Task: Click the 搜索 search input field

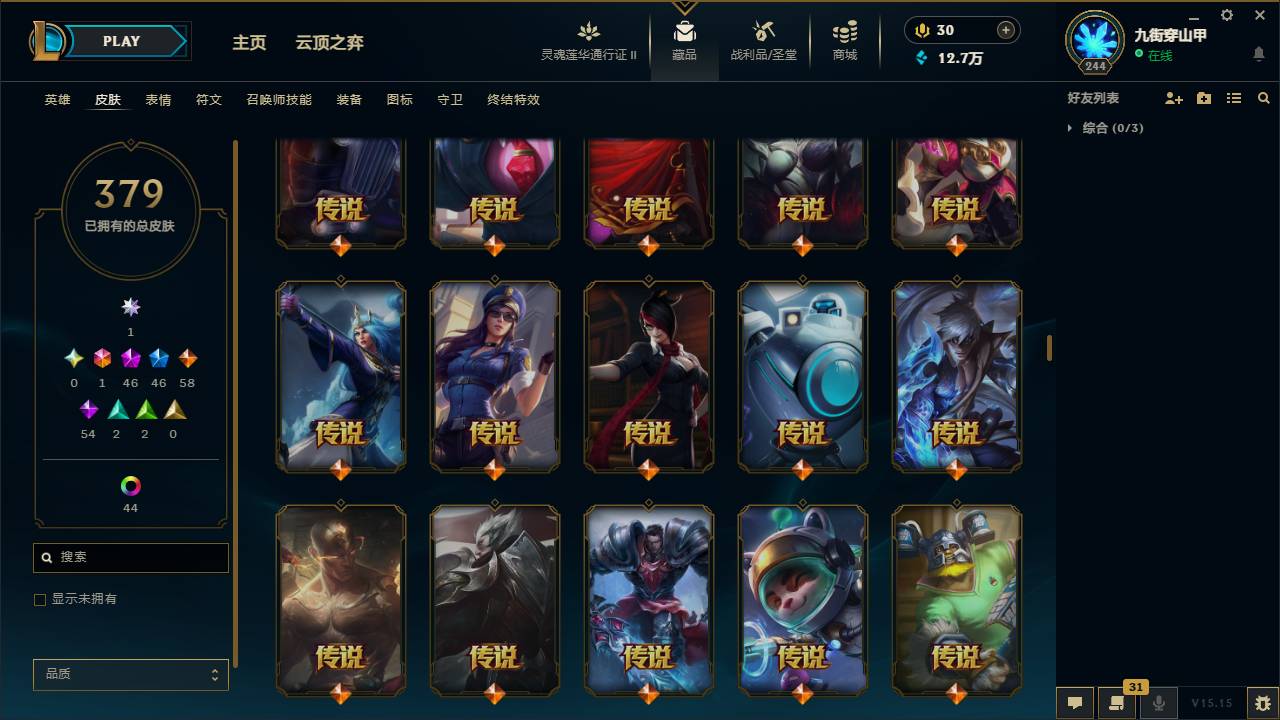Action: [x=130, y=557]
